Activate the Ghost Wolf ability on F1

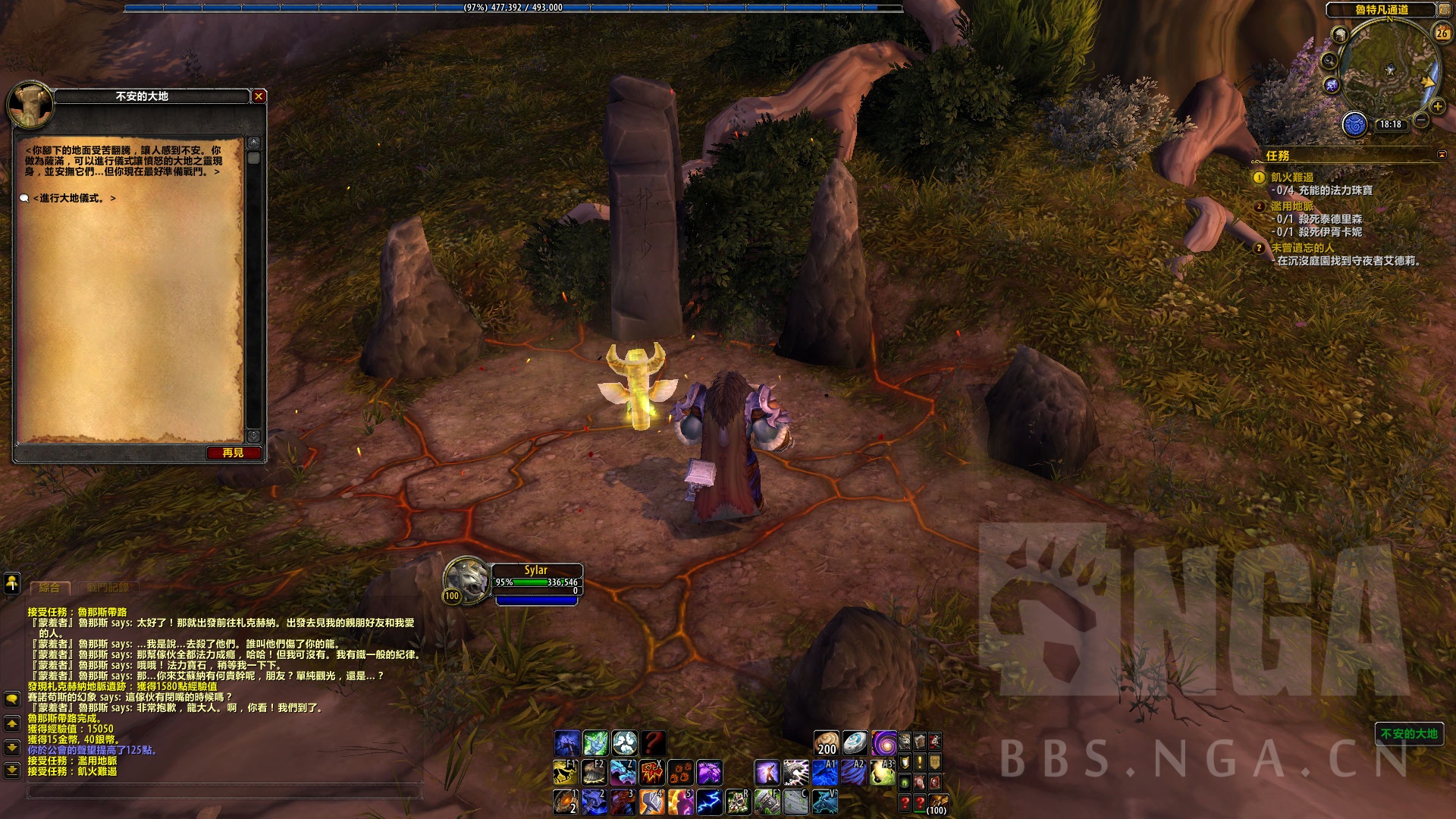click(566, 773)
